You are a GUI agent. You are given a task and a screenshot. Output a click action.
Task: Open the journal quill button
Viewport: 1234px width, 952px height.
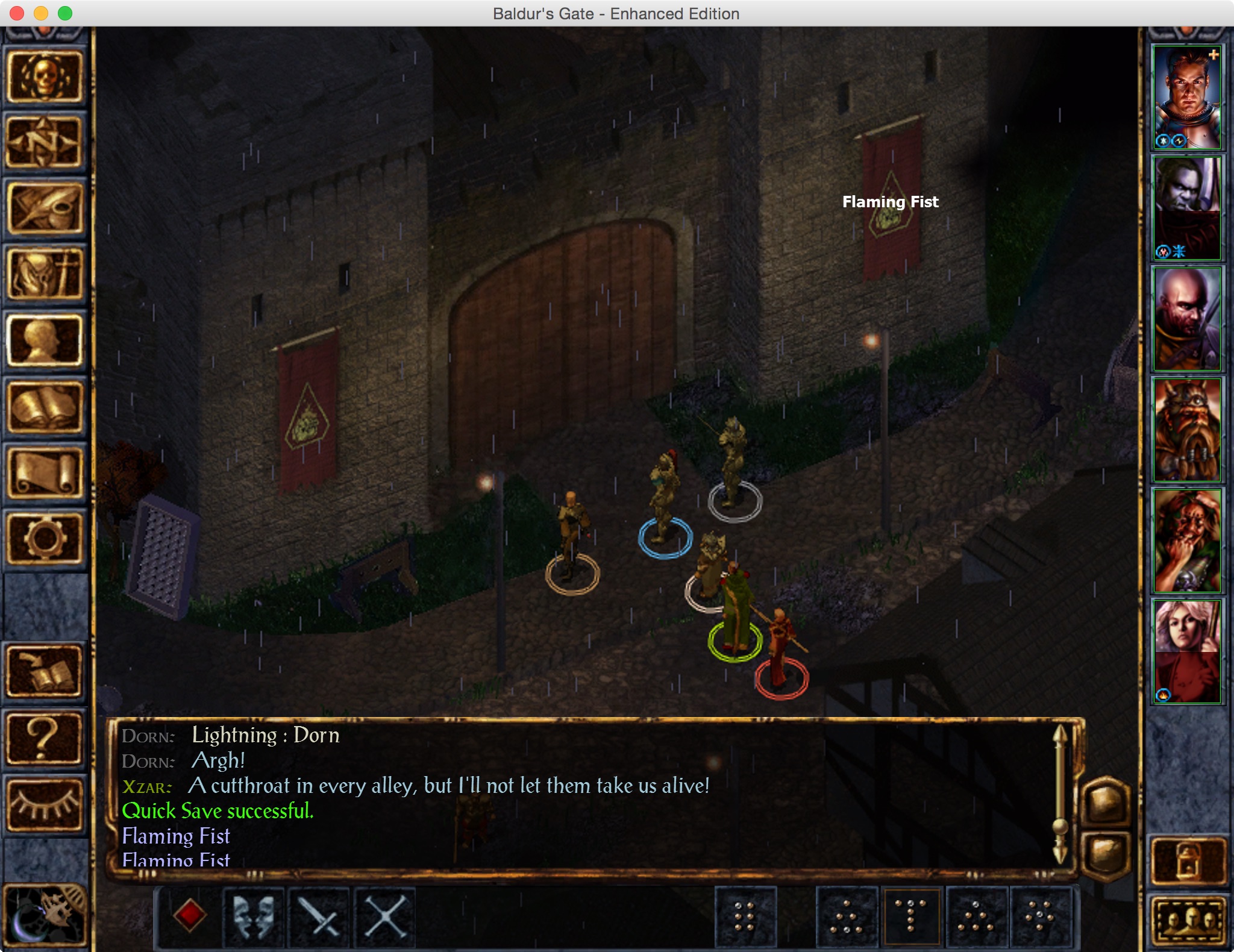[44, 208]
